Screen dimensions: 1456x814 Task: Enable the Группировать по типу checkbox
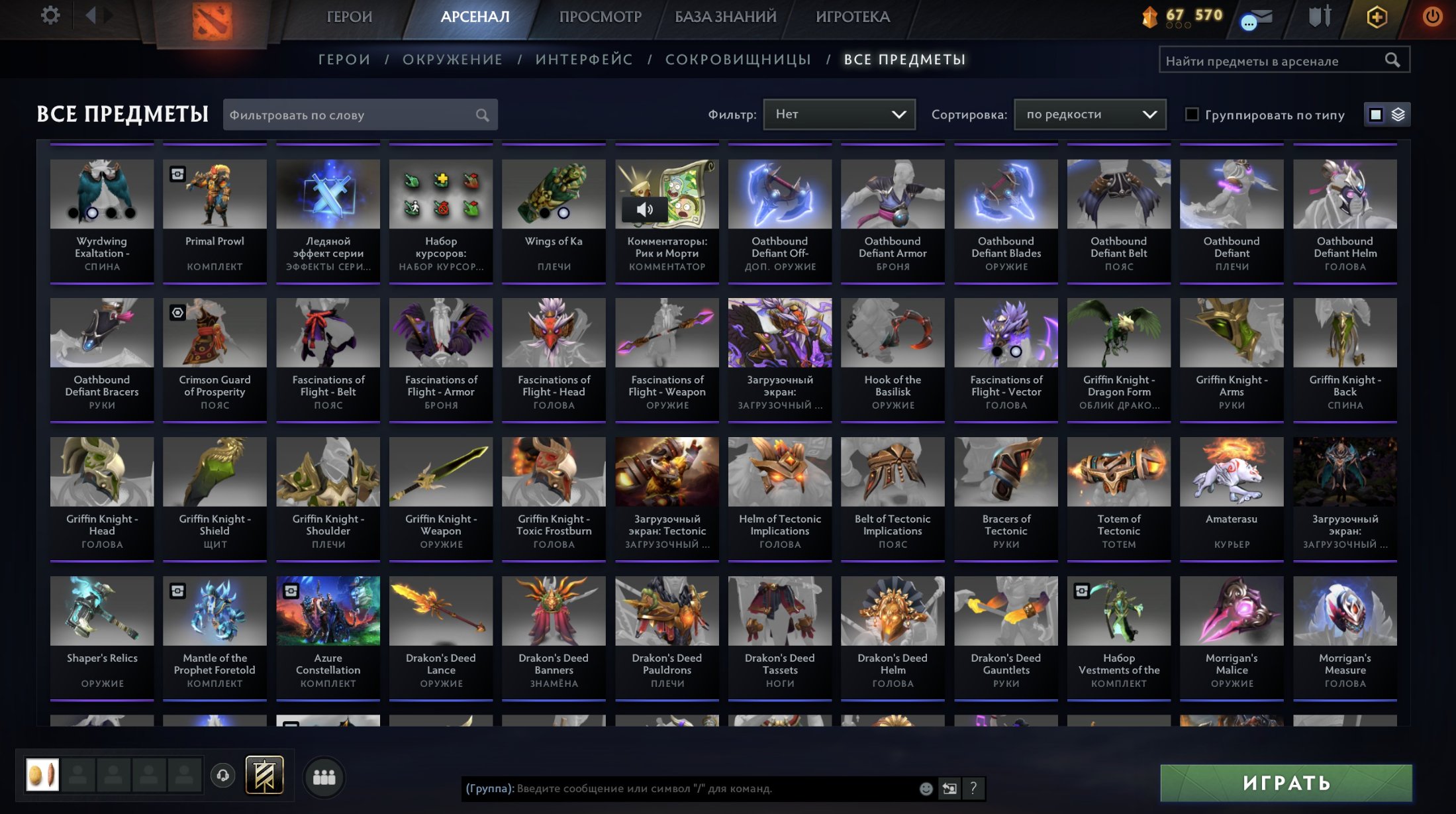pos(1192,115)
